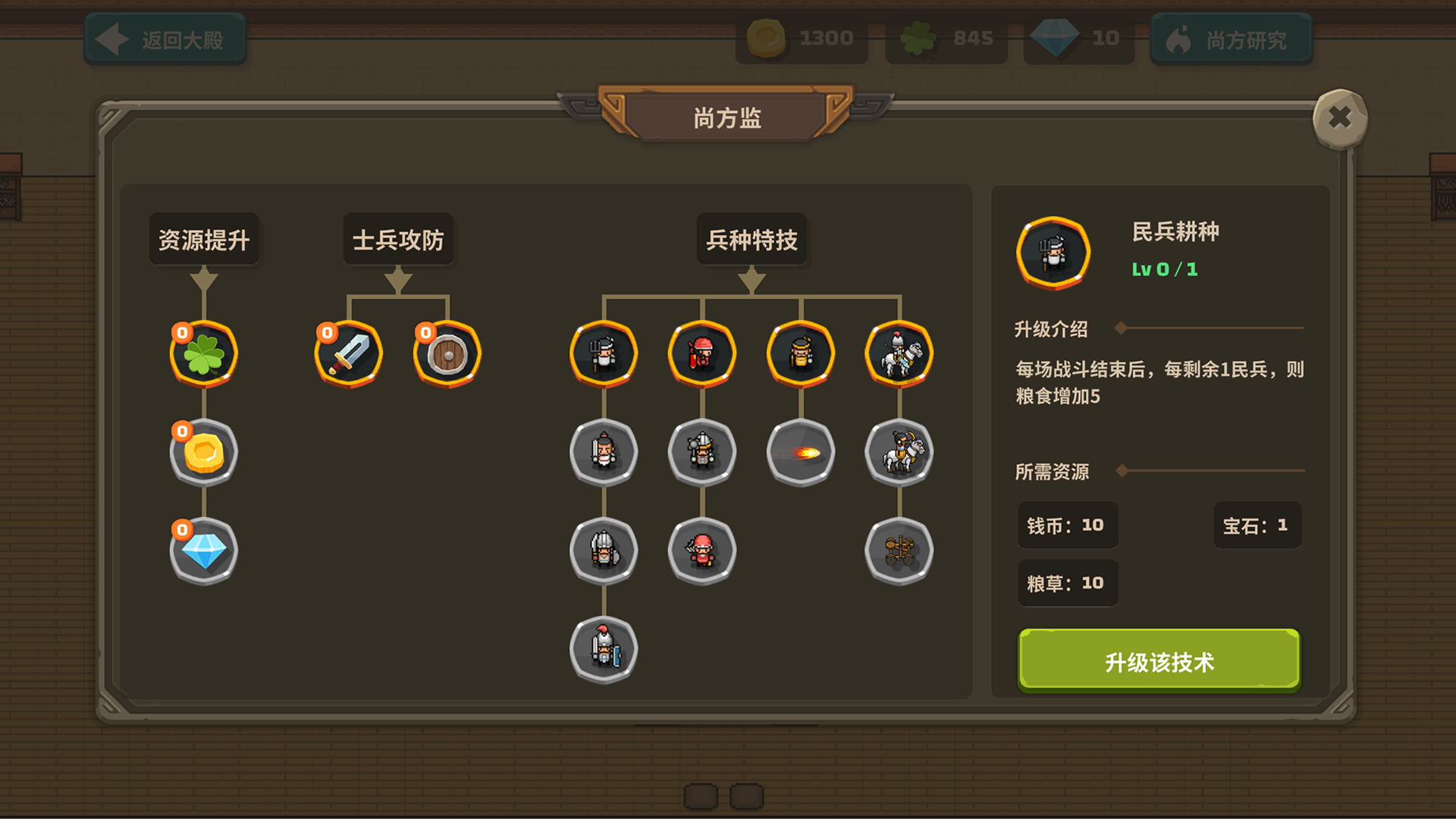
Task: Select the gold coin upgrade node
Action: tap(202, 452)
